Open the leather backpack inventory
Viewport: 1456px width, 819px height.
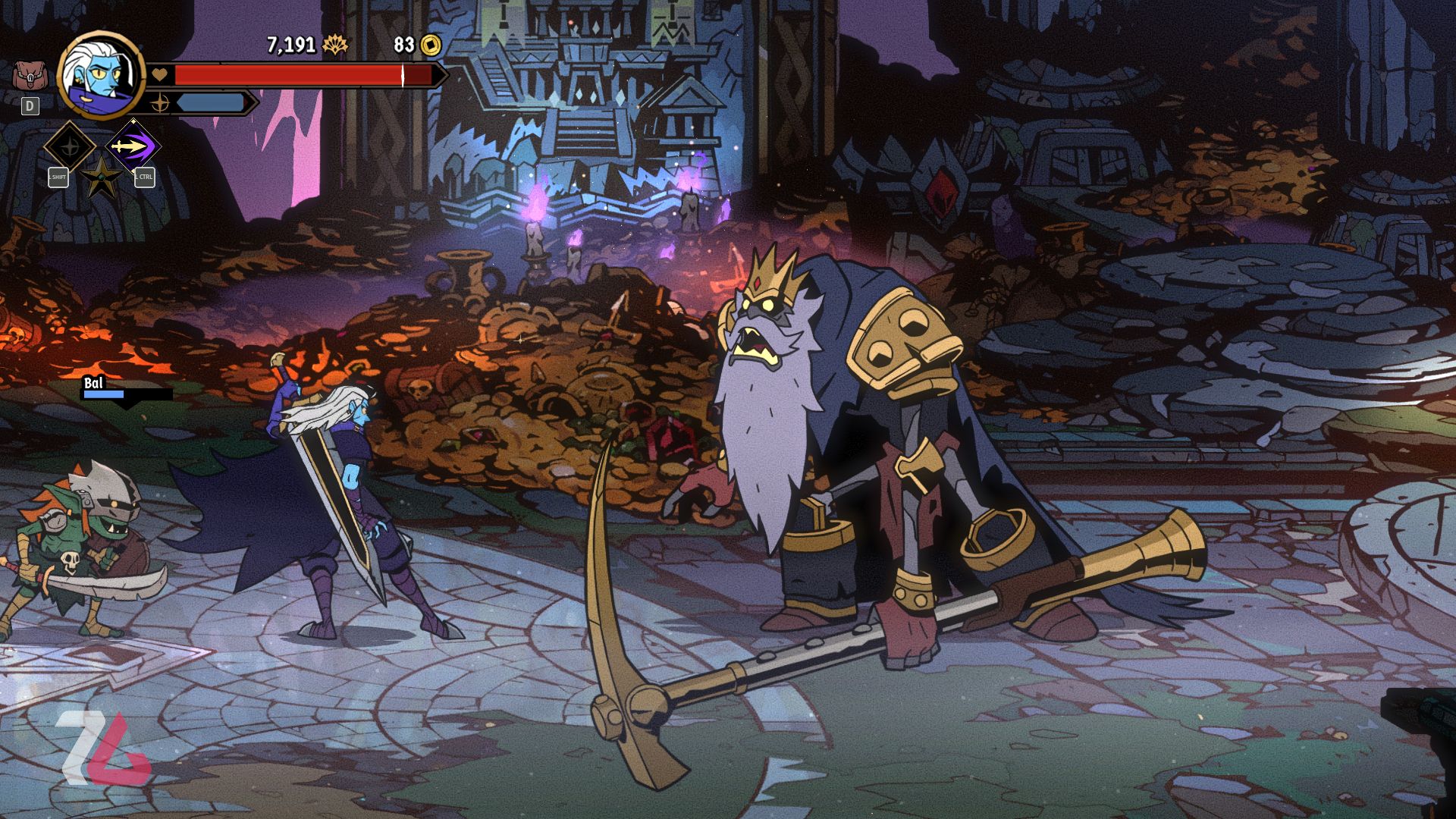tap(30, 76)
